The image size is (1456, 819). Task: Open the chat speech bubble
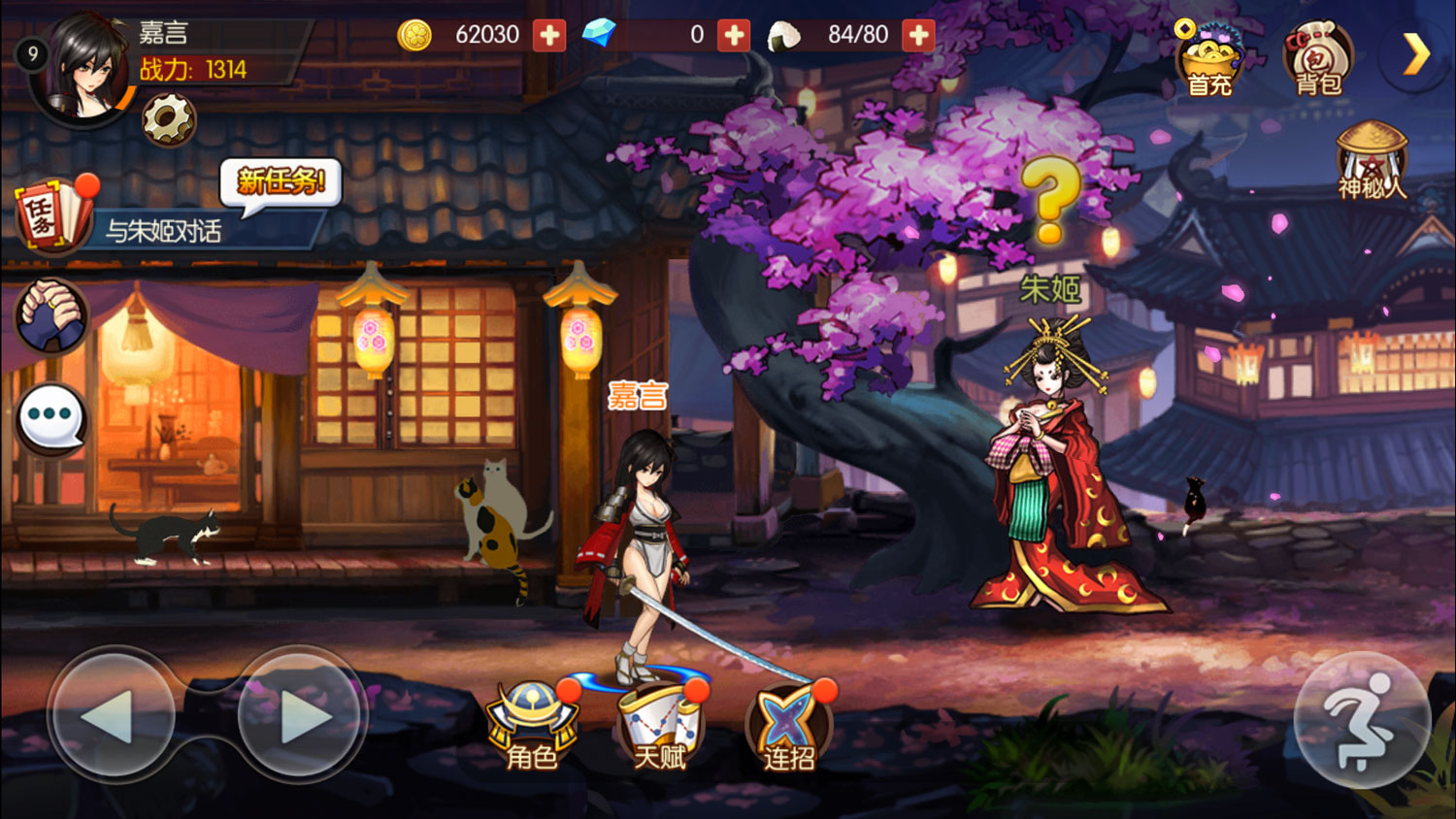(x=52, y=418)
